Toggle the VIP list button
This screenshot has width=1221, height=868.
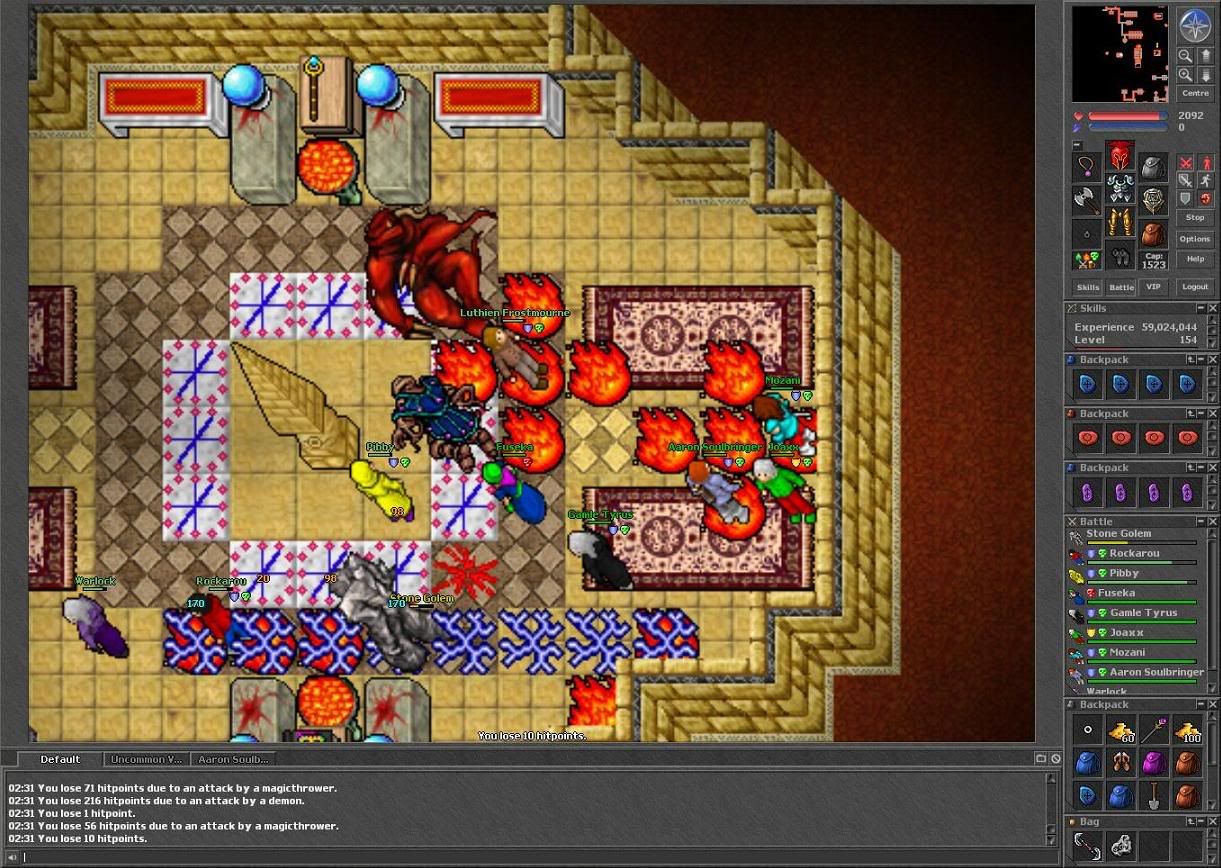[x=1154, y=287]
